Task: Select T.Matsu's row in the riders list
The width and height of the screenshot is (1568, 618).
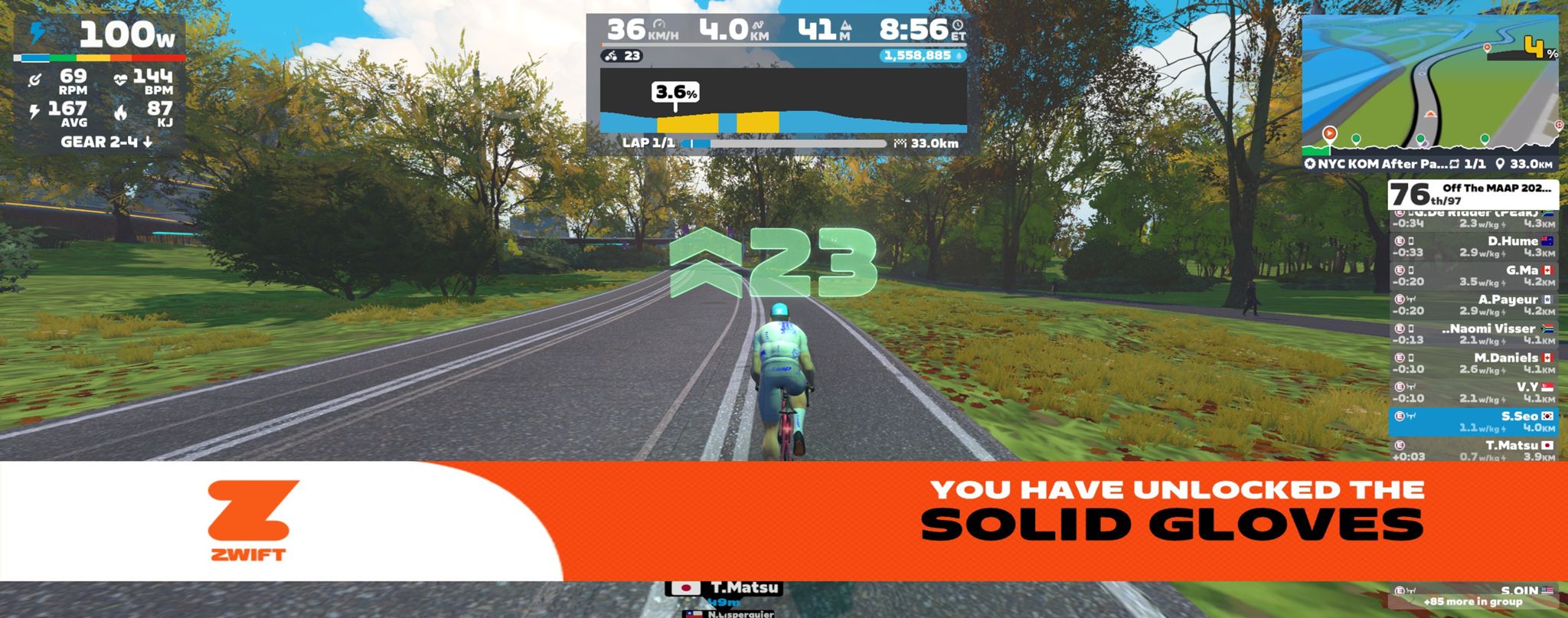Action: [x=1473, y=450]
